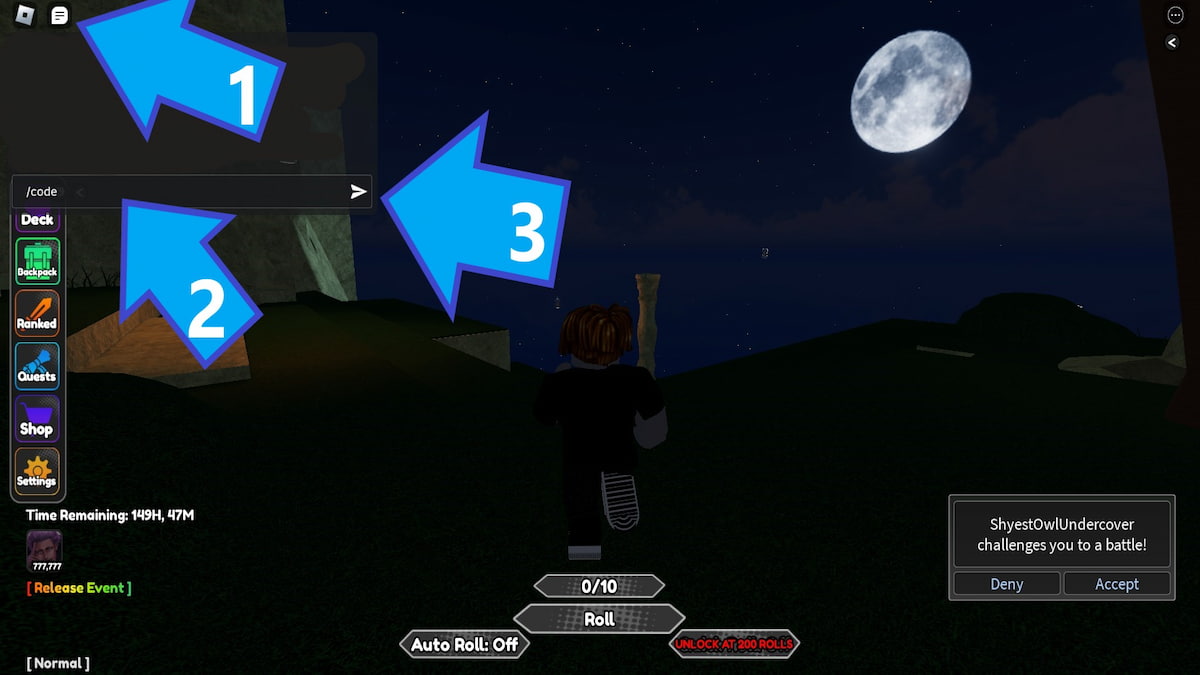This screenshot has width=1200, height=675.
Task: Open the Backpack inventory
Action: pos(37,262)
